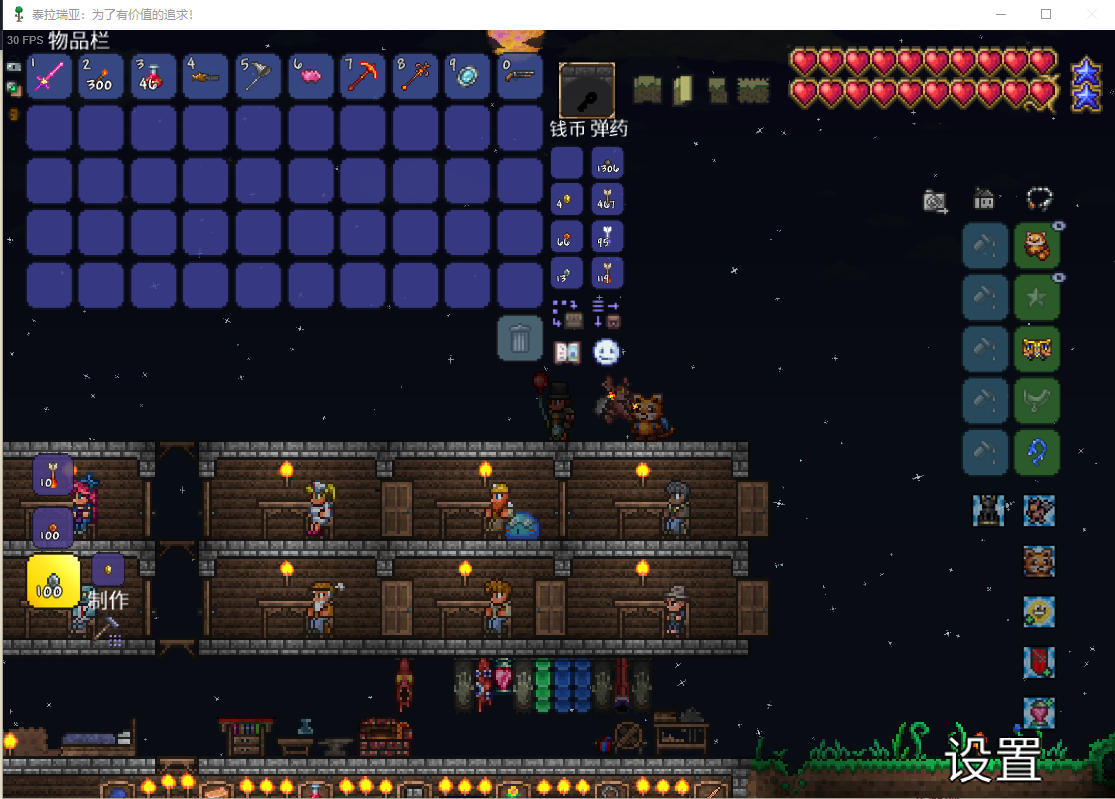Open the 设置 settings menu
This screenshot has width=1115, height=799.
click(x=993, y=759)
